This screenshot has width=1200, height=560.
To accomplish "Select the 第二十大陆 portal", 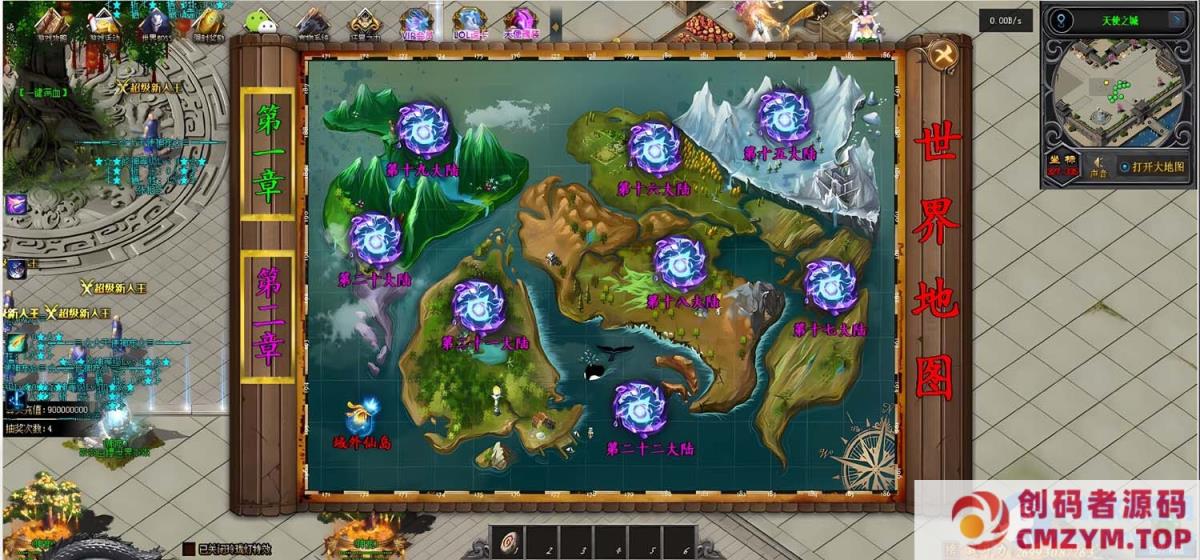I will (377, 239).
